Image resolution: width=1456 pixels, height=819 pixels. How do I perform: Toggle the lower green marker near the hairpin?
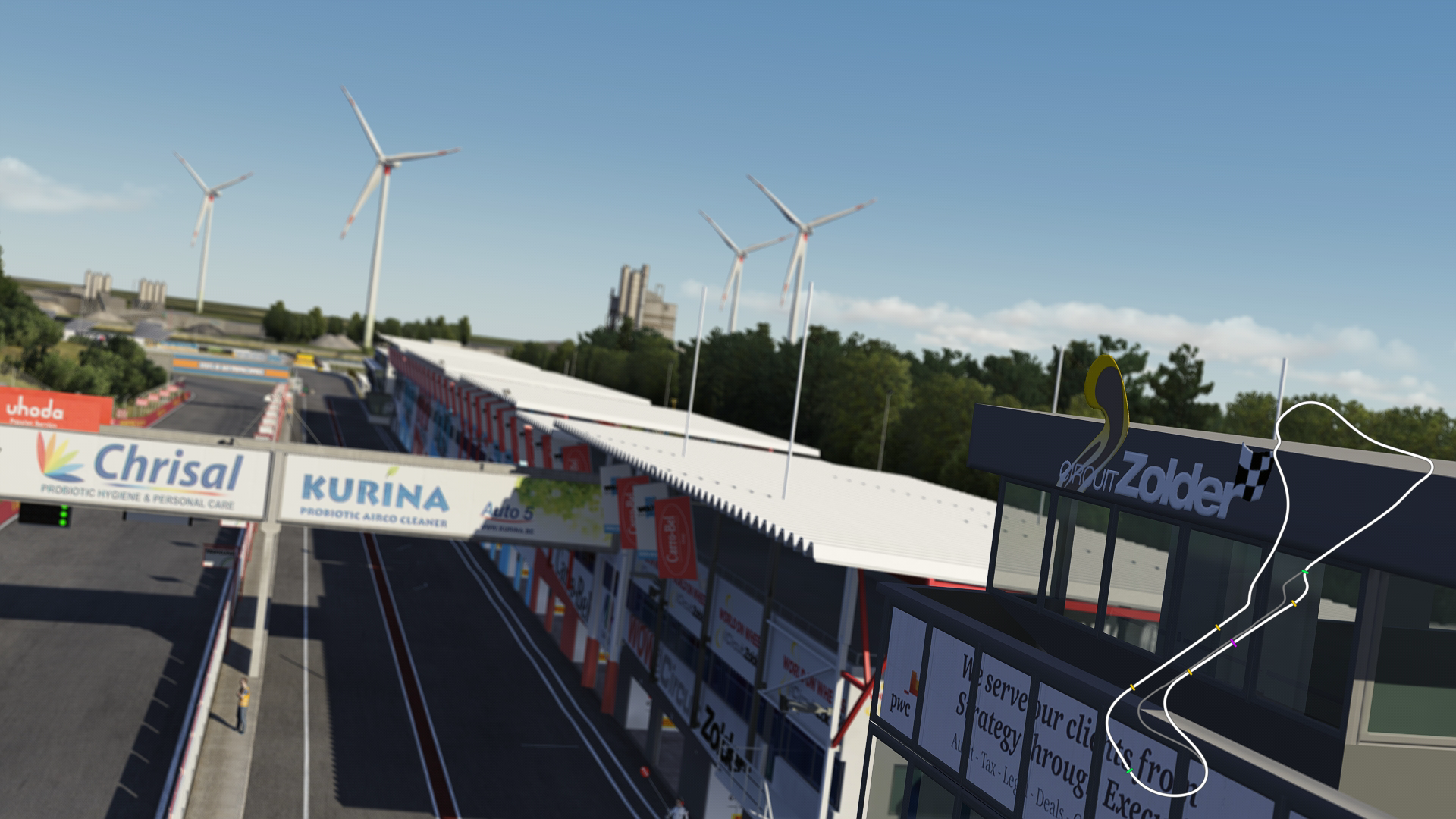coord(1129,770)
